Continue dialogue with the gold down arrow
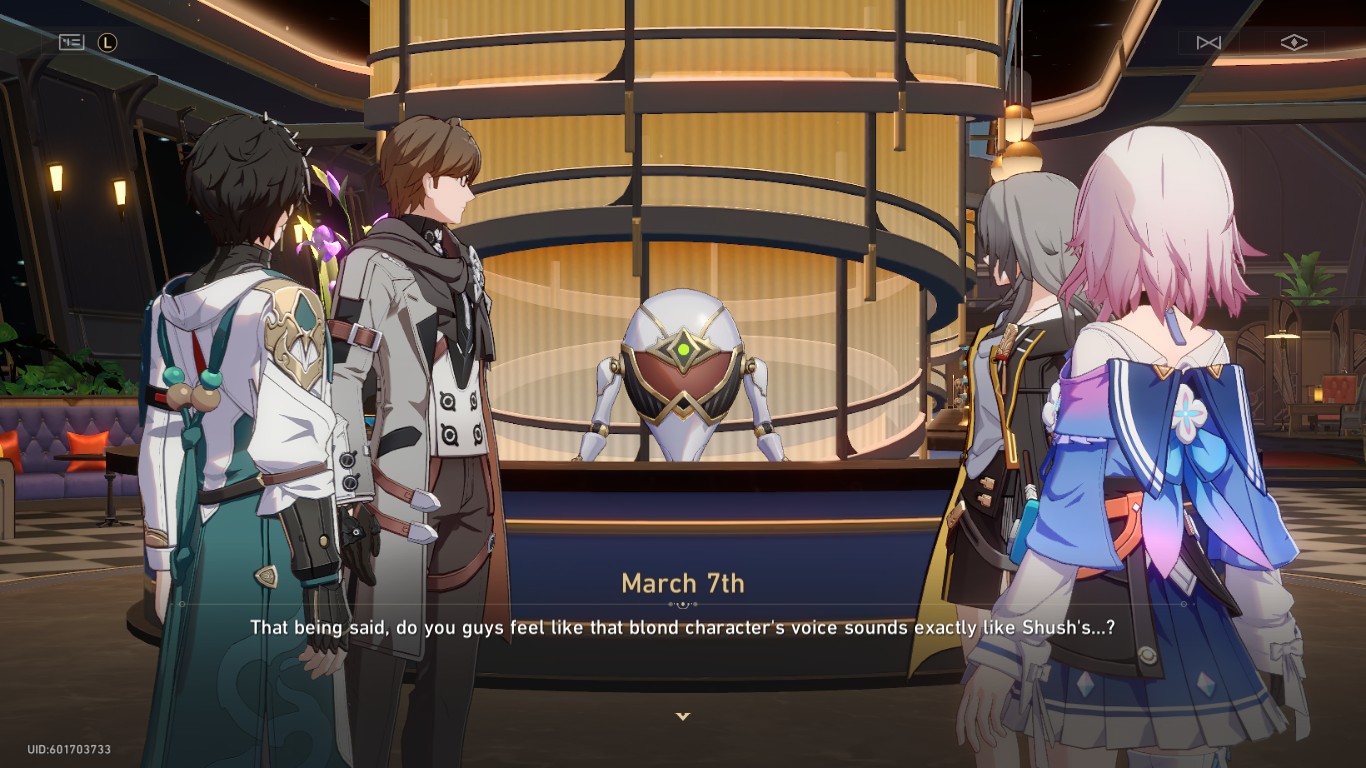The image size is (1366, 768). 683,716
